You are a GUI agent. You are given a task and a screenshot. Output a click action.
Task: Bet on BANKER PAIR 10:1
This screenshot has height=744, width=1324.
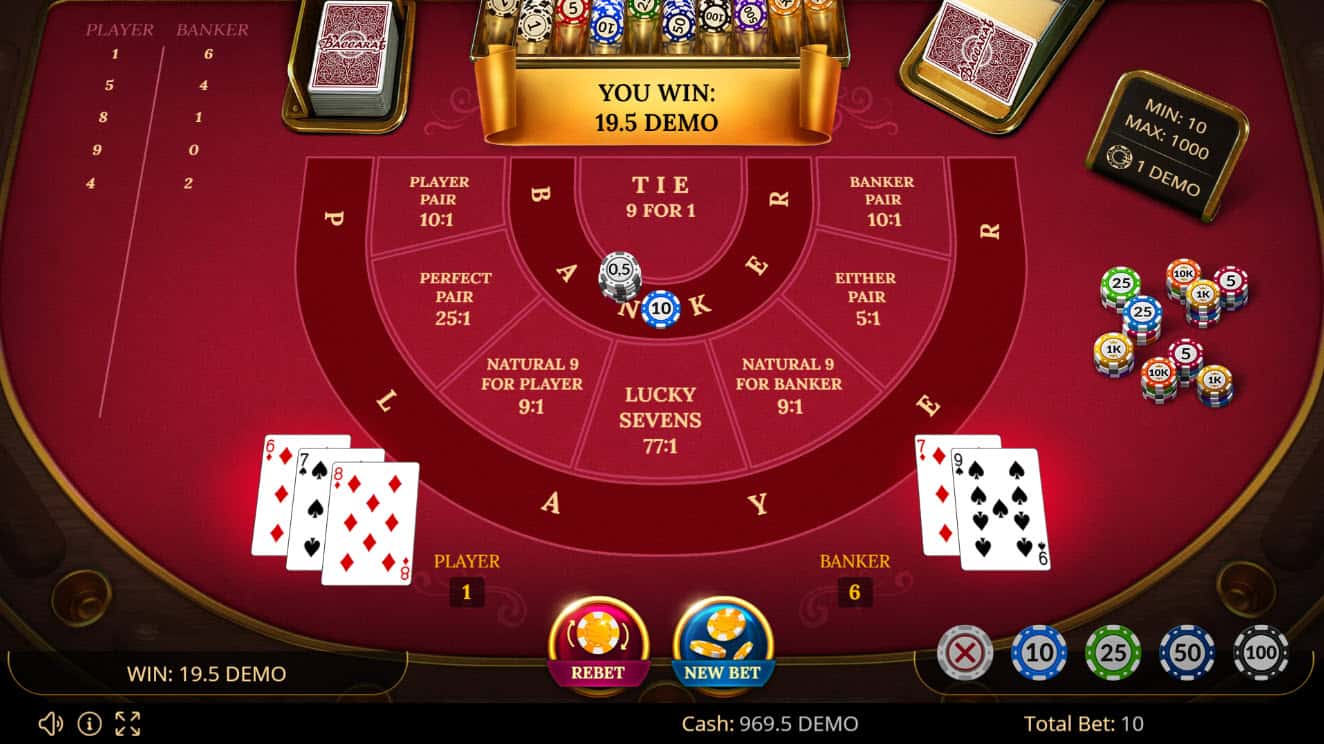tap(883, 197)
